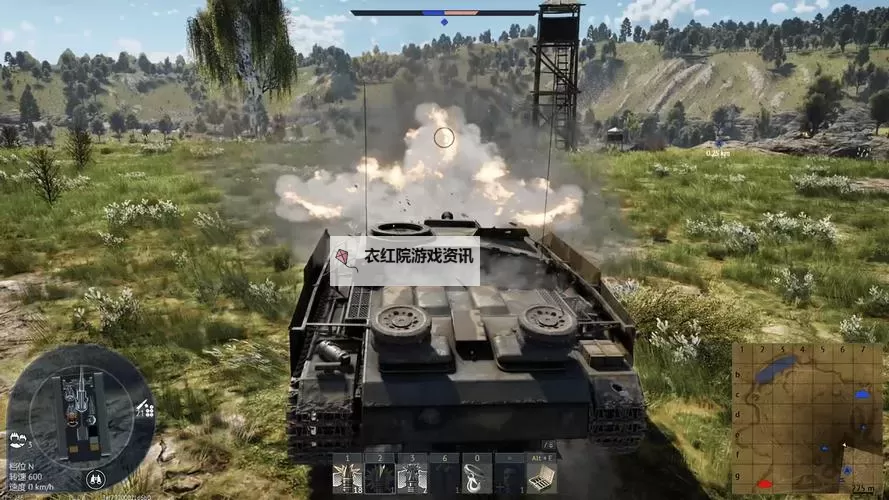Image resolution: width=889 pixels, height=500 pixels.
Task: Select the red capture zone on minimap
Action: tap(765, 484)
